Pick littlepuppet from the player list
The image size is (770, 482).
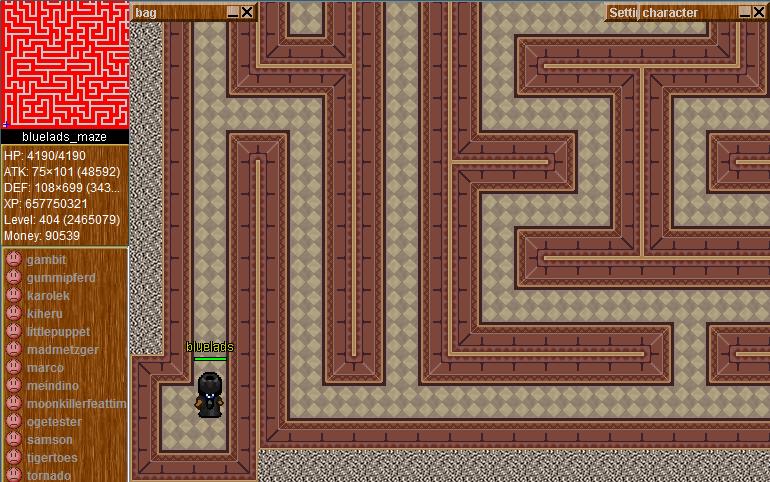click(58, 332)
